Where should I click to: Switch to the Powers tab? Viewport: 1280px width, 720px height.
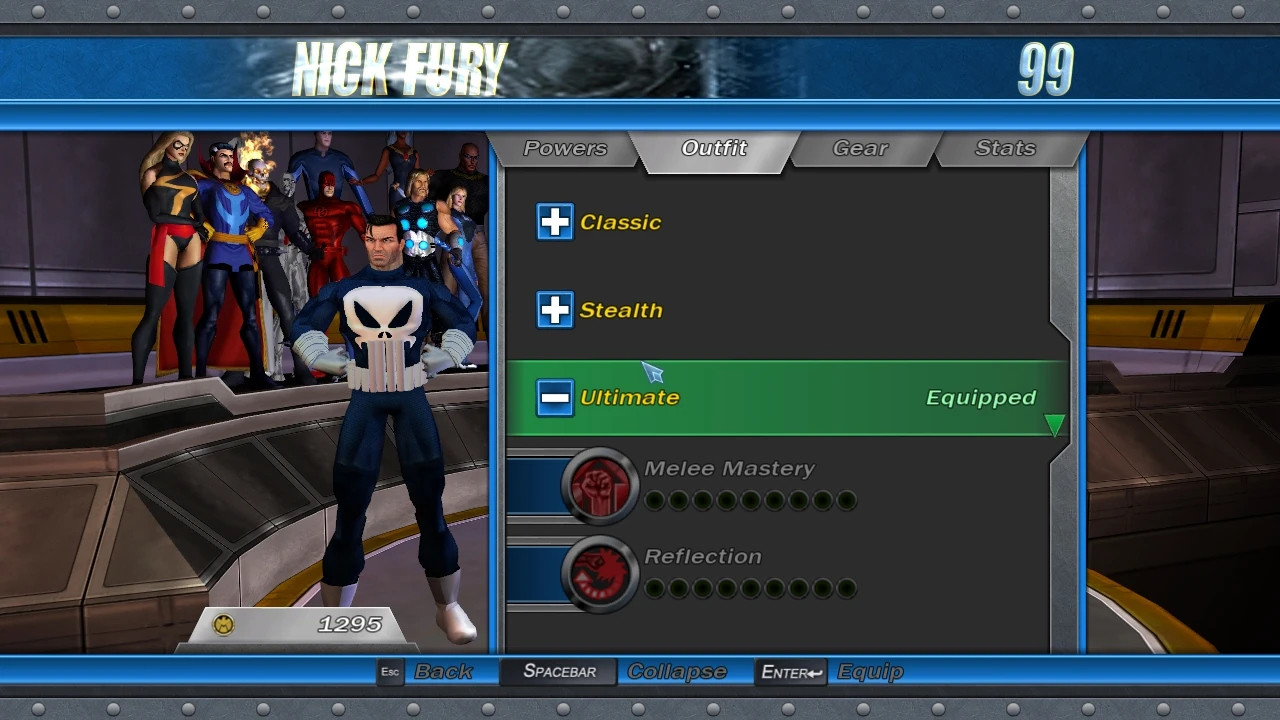coord(566,148)
